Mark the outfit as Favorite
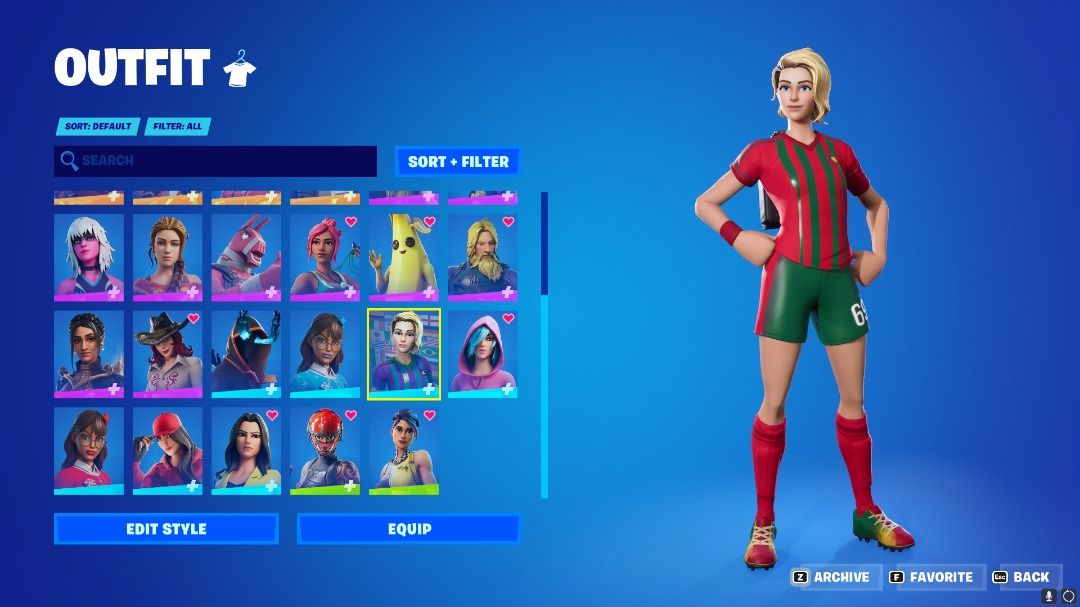This screenshot has height=607, width=1080. pyautogui.click(x=931, y=577)
